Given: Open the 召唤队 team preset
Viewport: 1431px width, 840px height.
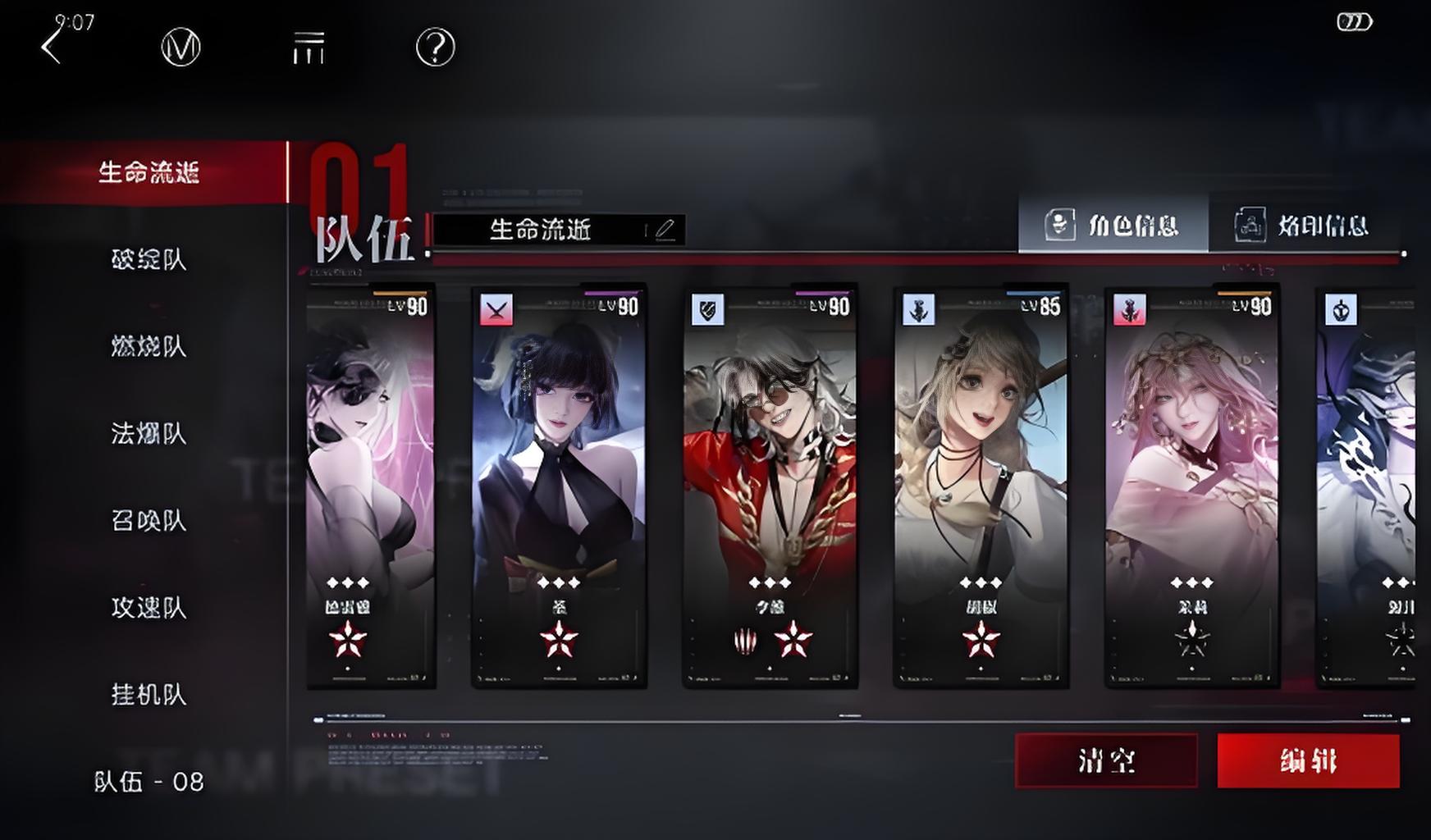Looking at the screenshot, I should [x=149, y=520].
